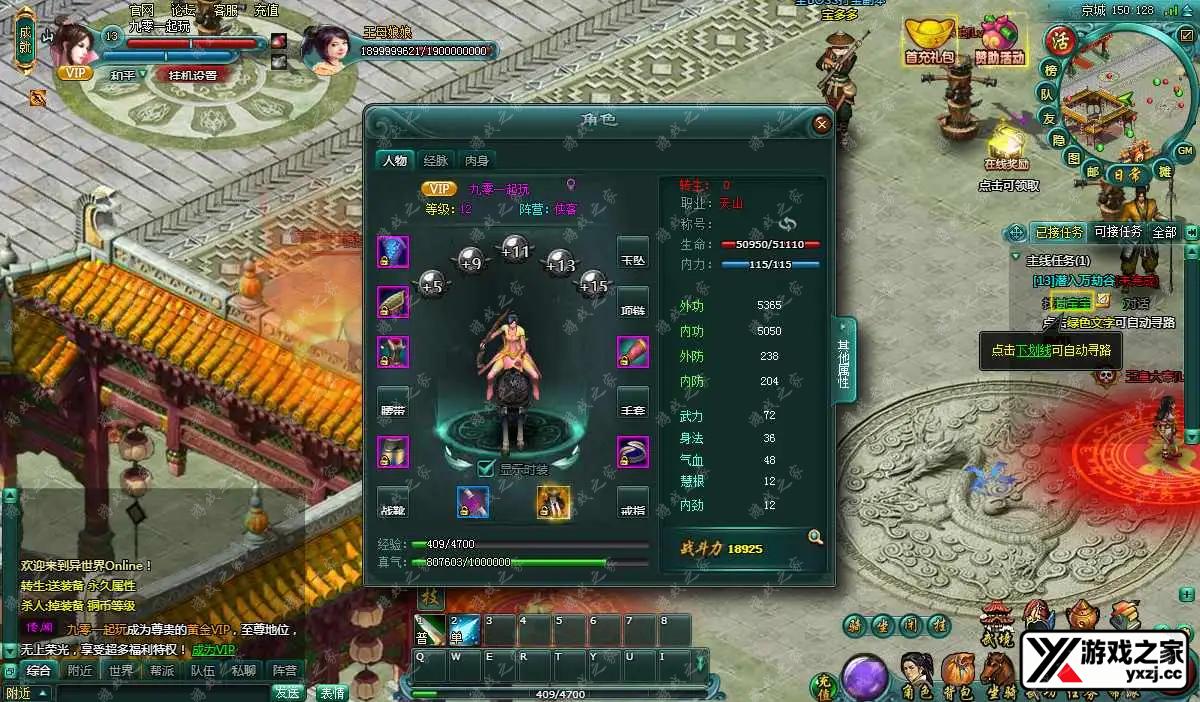Toggle the 显示时装 checkbox
This screenshot has height=702, width=1200.
click(x=486, y=468)
